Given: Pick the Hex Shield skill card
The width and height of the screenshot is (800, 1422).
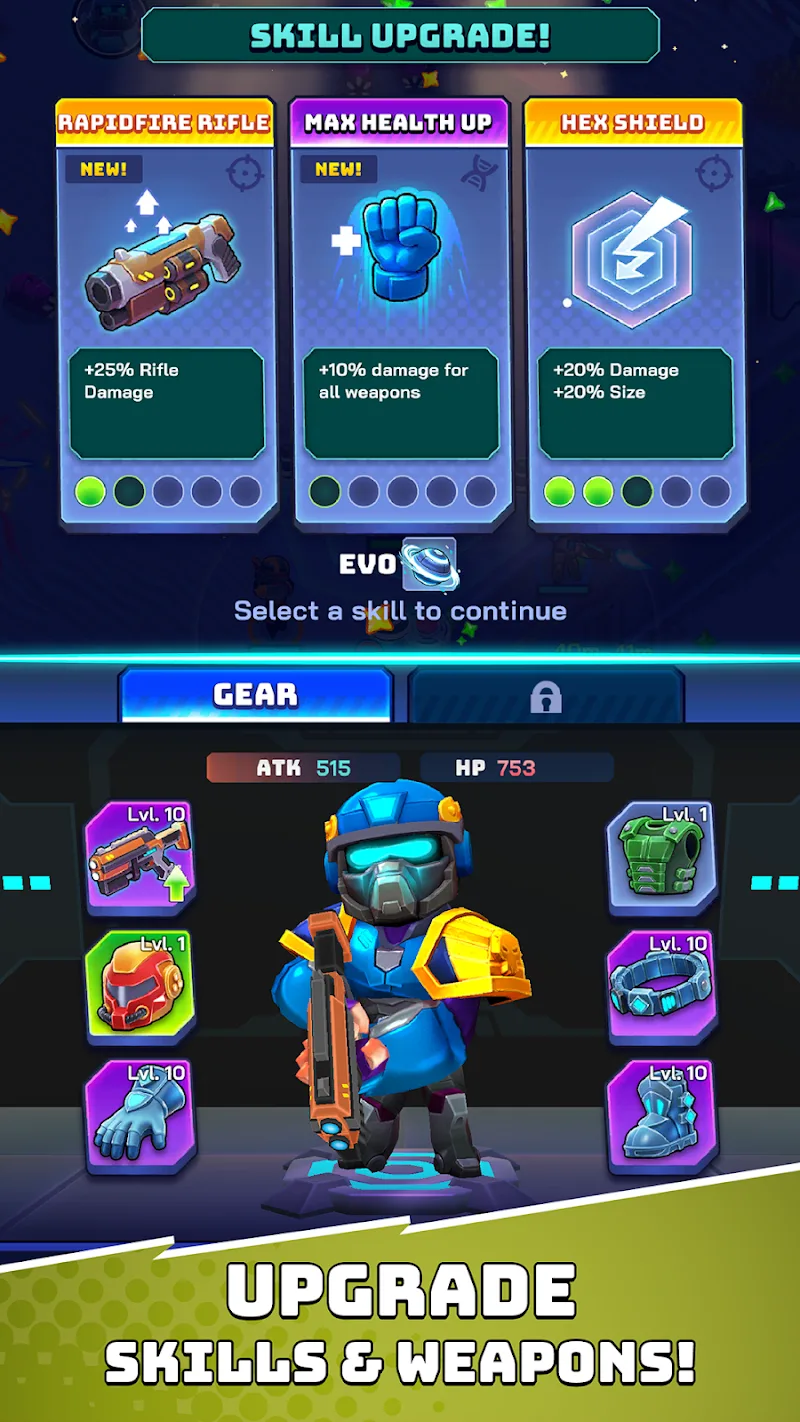Looking at the screenshot, I should point(634,312).
